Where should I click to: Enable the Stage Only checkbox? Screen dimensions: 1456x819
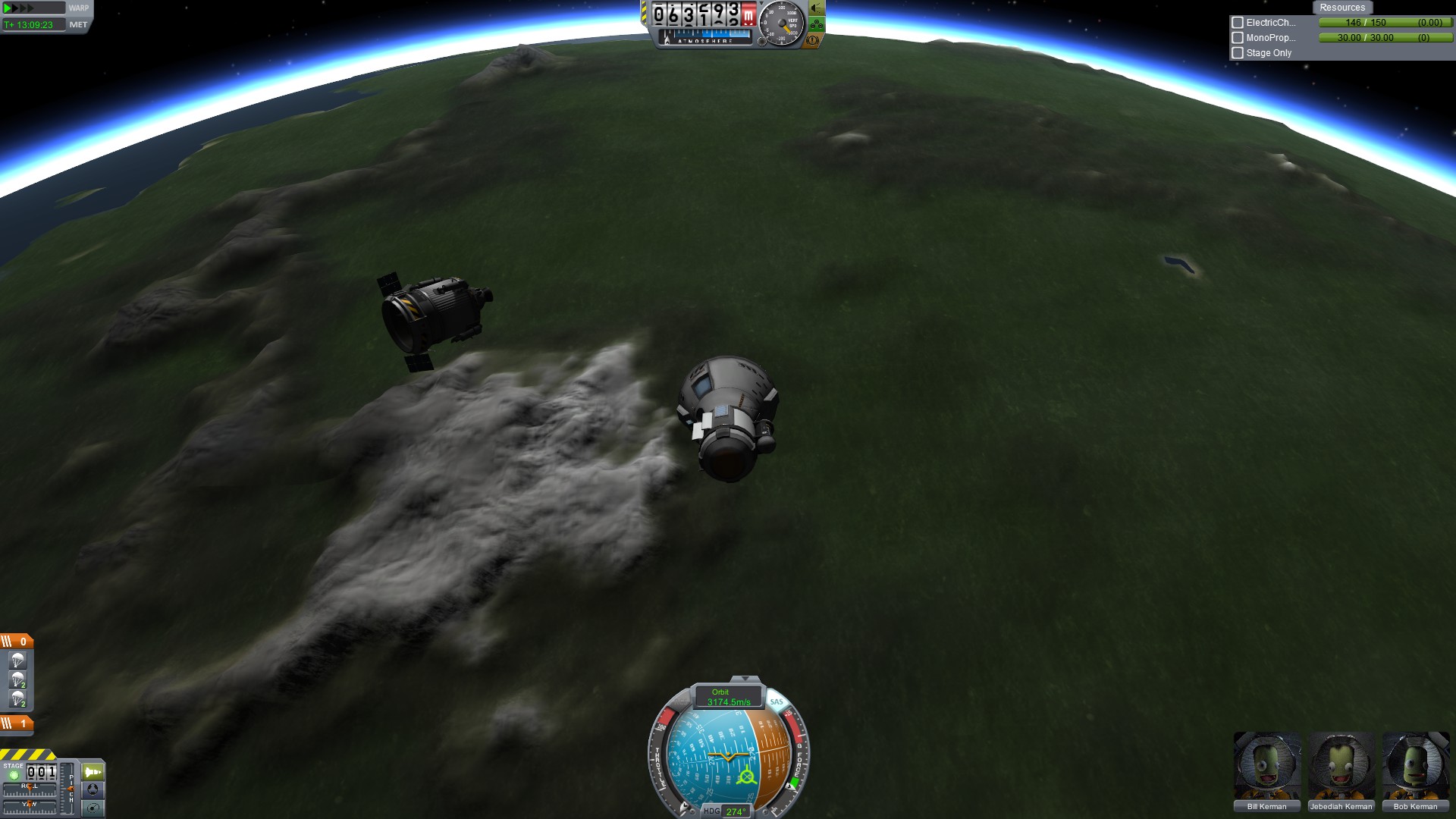click(x=1238, y=53)
